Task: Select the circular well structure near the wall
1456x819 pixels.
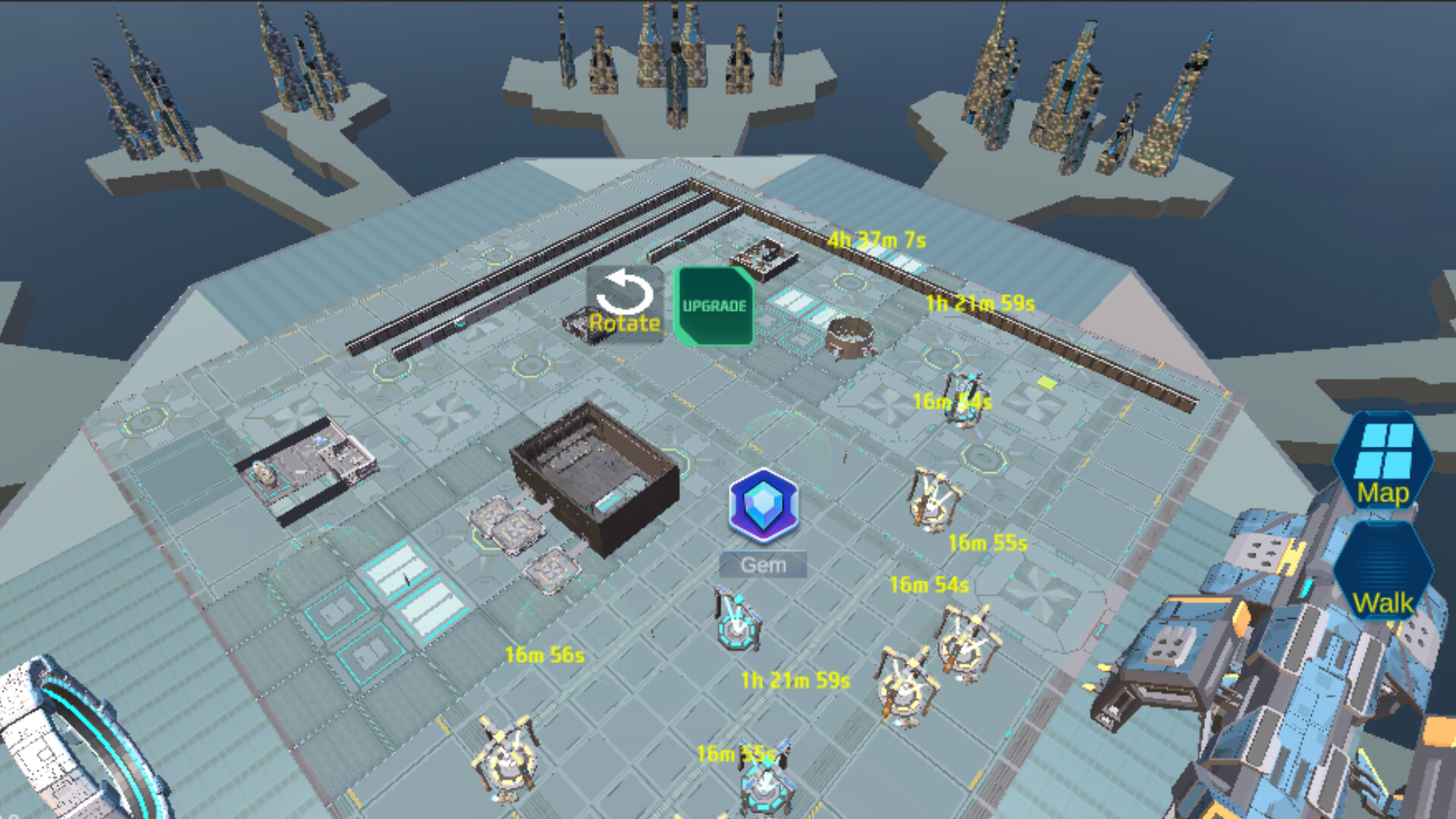Action: [849, 337]
